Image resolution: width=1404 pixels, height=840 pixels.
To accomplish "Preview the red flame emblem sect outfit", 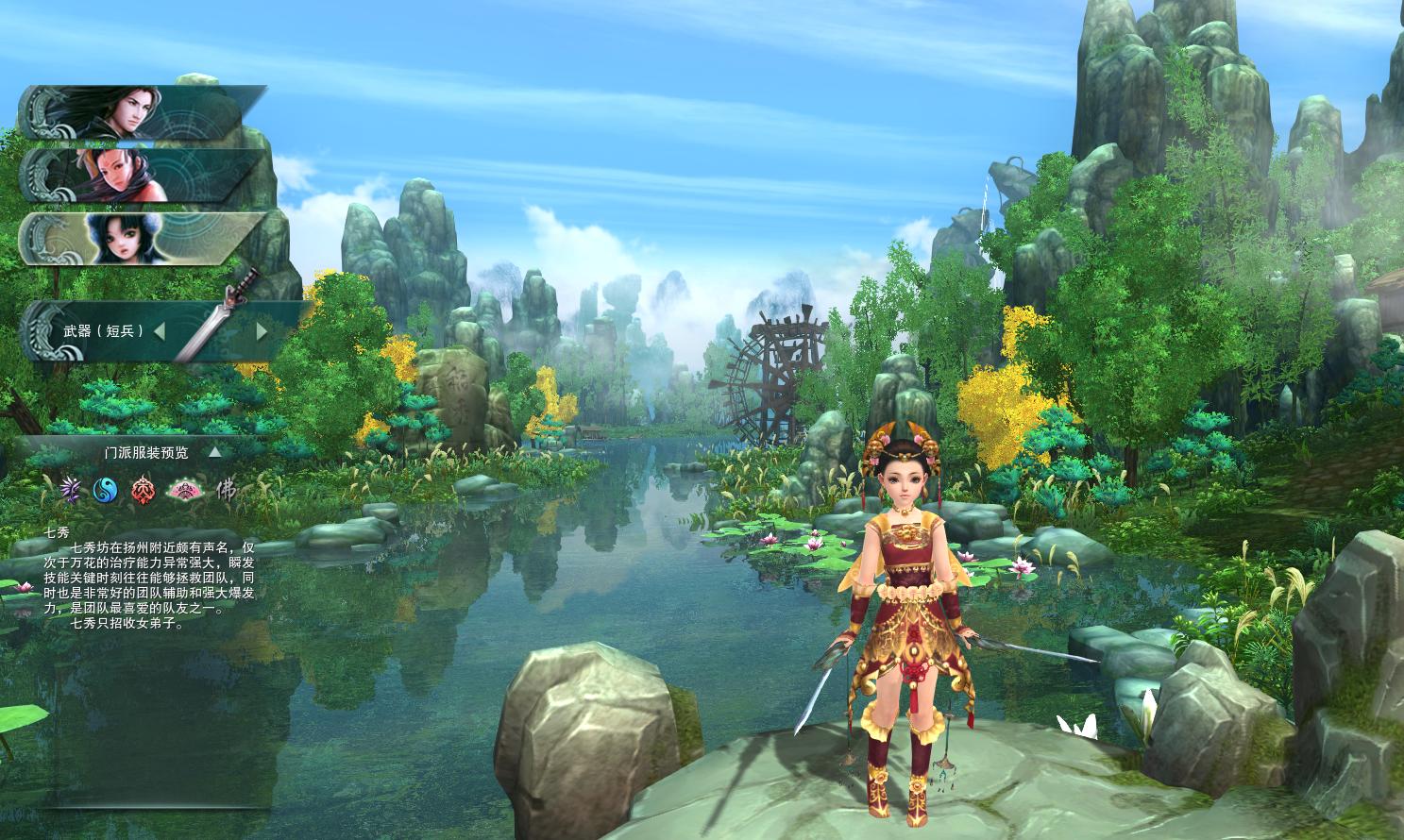I will (x=142, y=489).
